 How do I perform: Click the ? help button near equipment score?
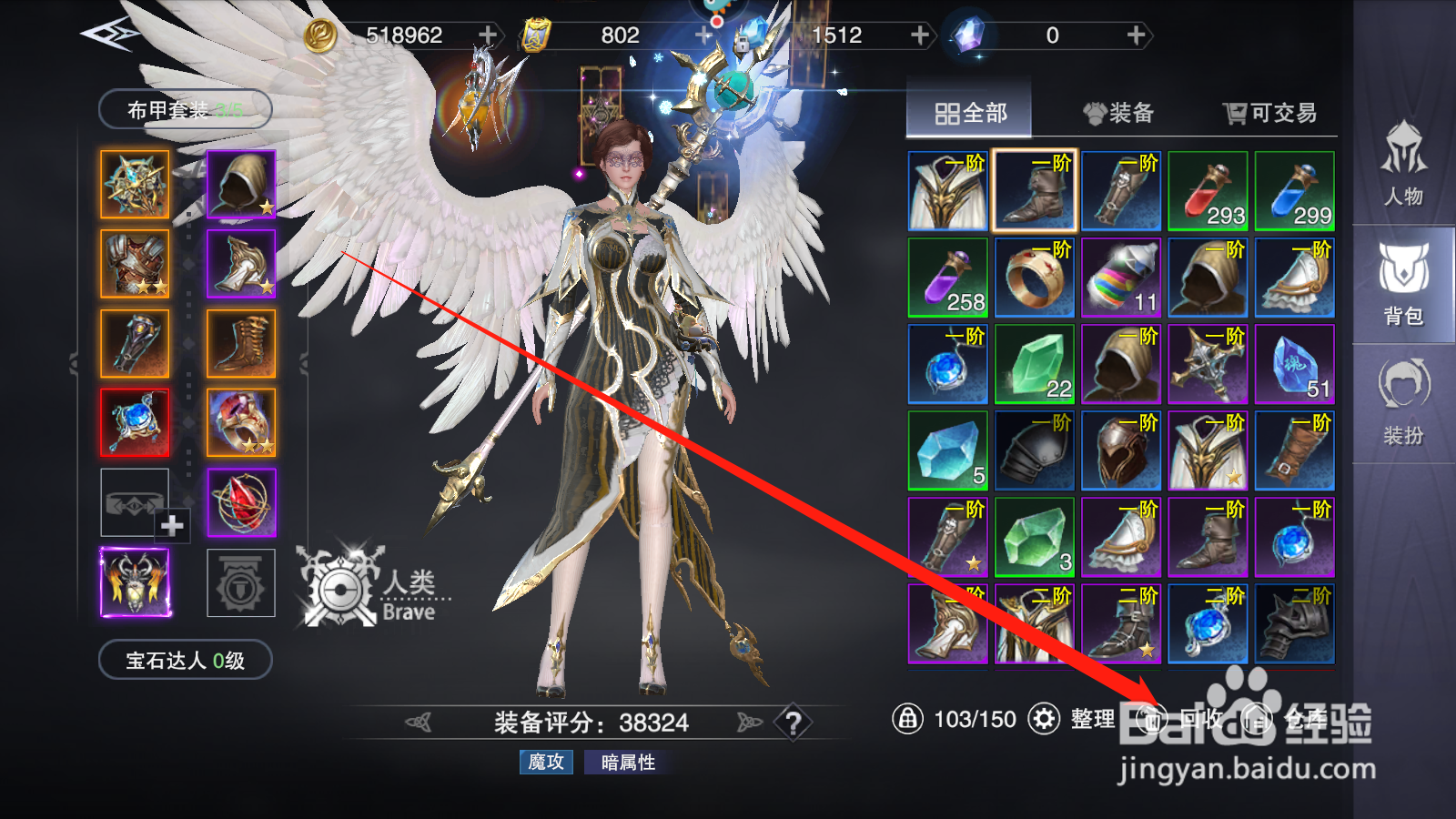pos(793,722)
